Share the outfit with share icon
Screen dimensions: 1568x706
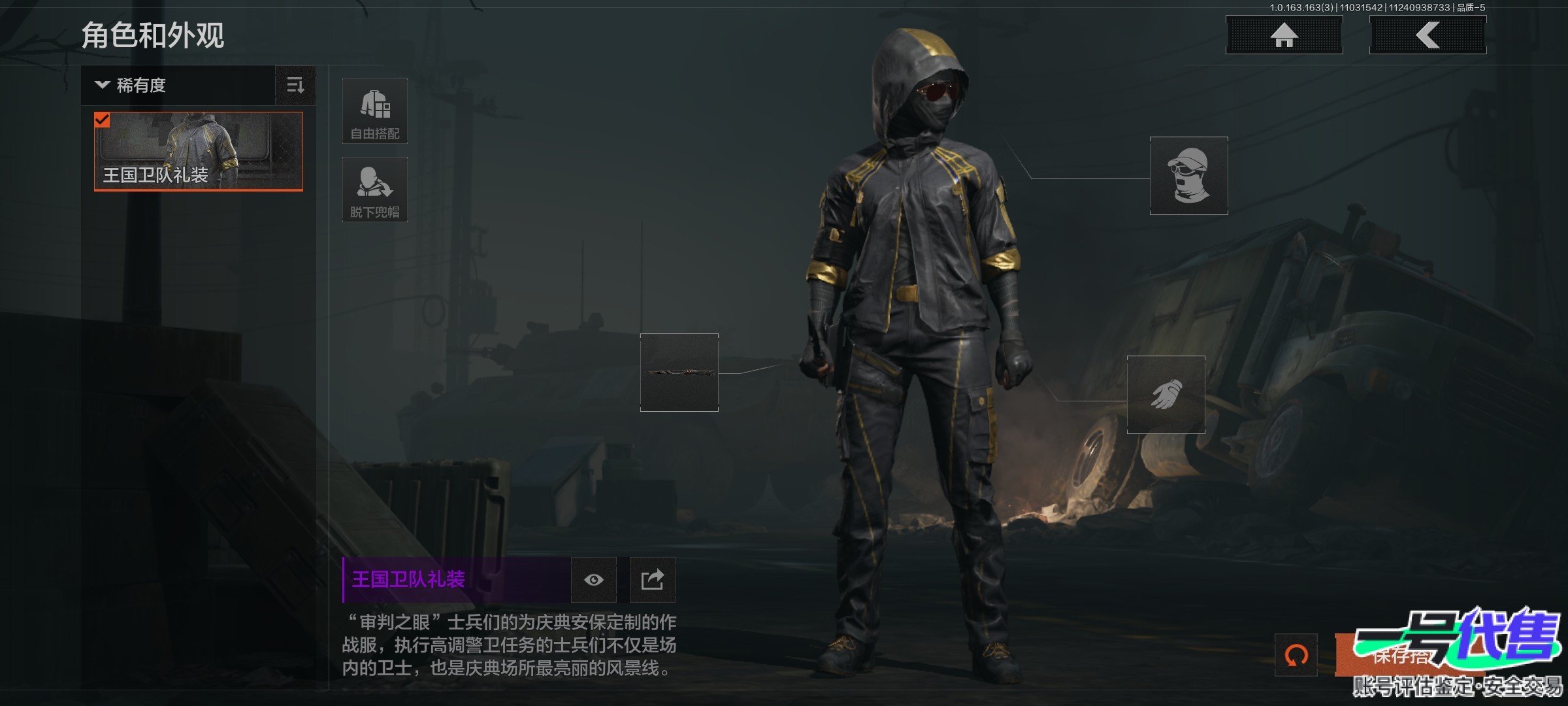point(652,580)
